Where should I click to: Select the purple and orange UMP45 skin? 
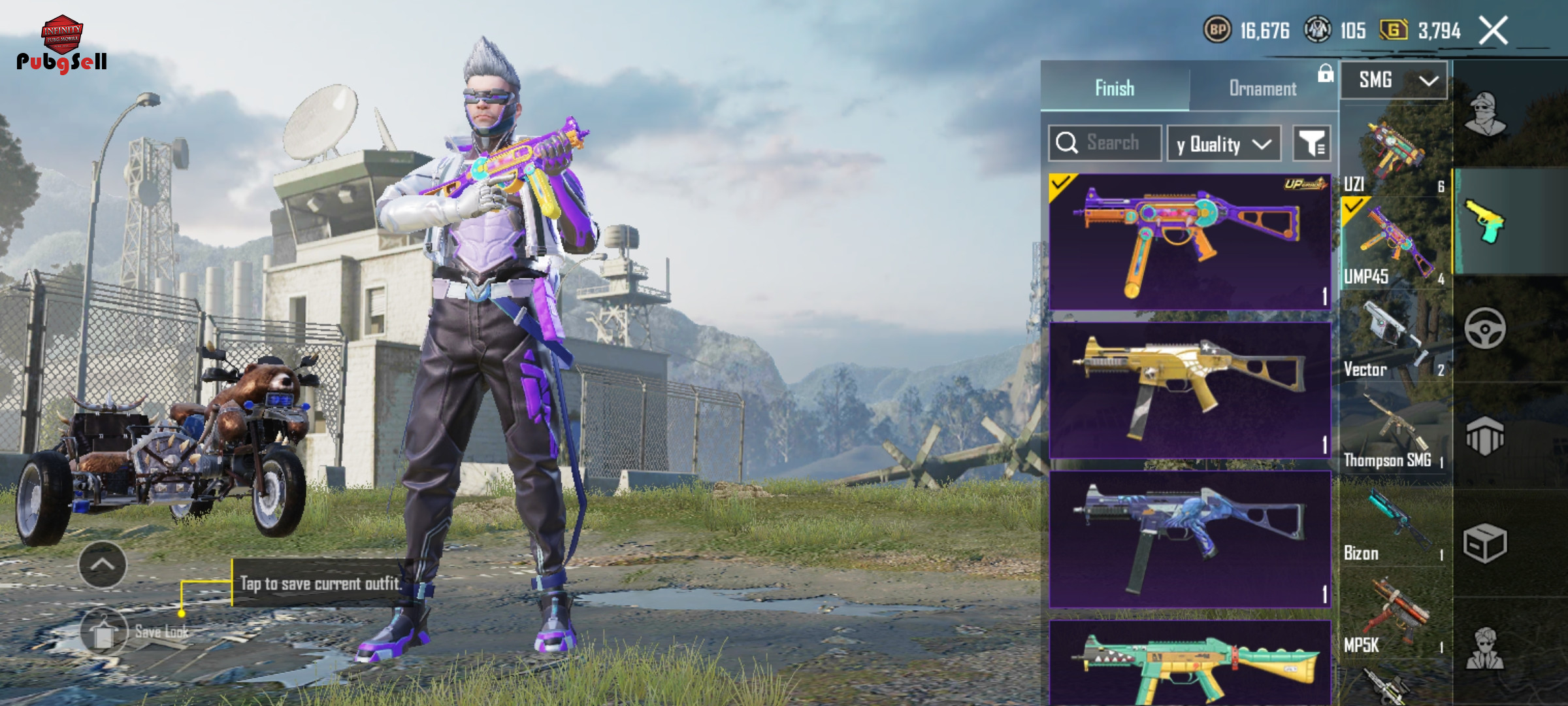pos(1189,242)
